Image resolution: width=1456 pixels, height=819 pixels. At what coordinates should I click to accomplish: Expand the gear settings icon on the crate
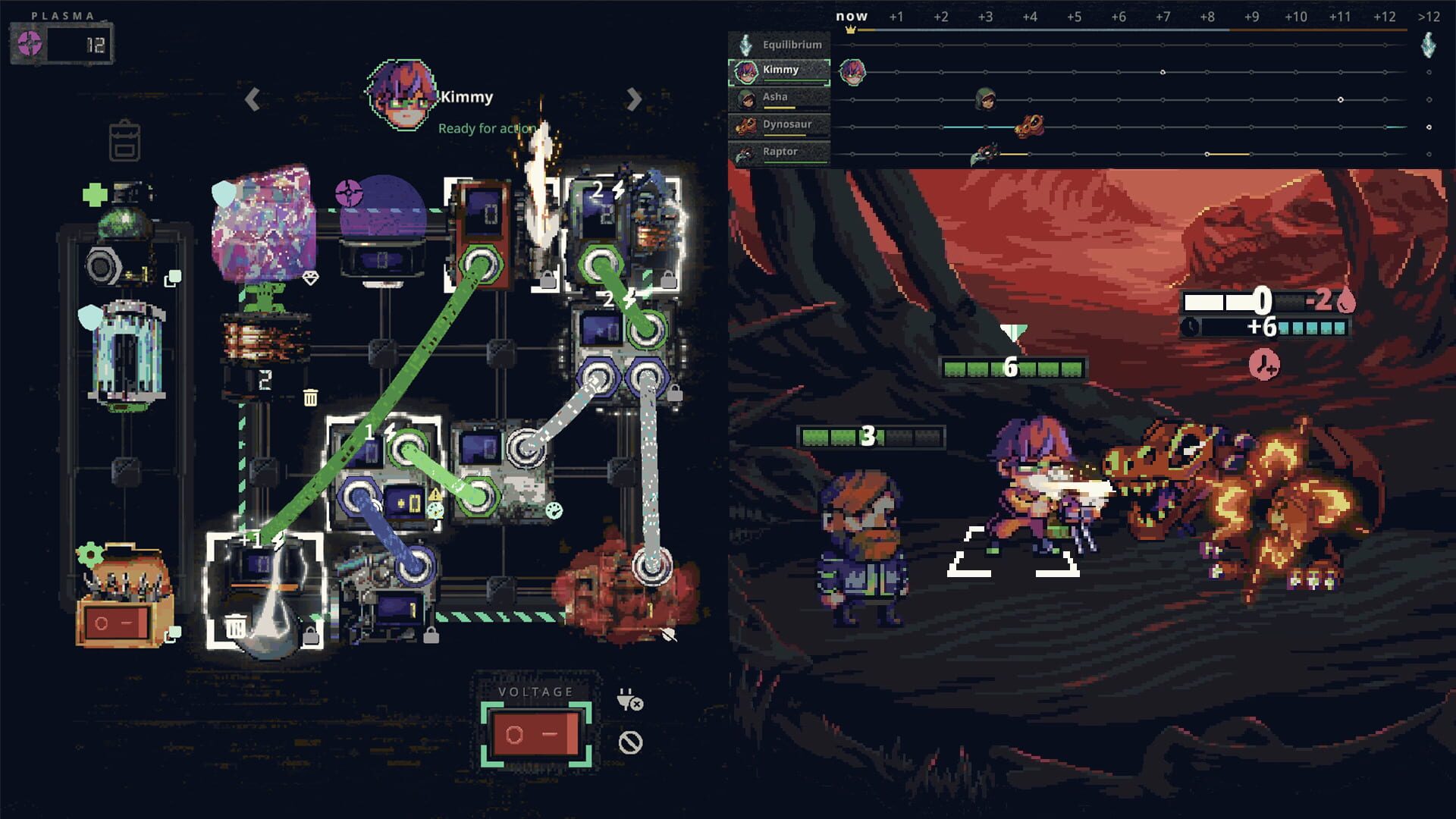[x=89, y=556]
